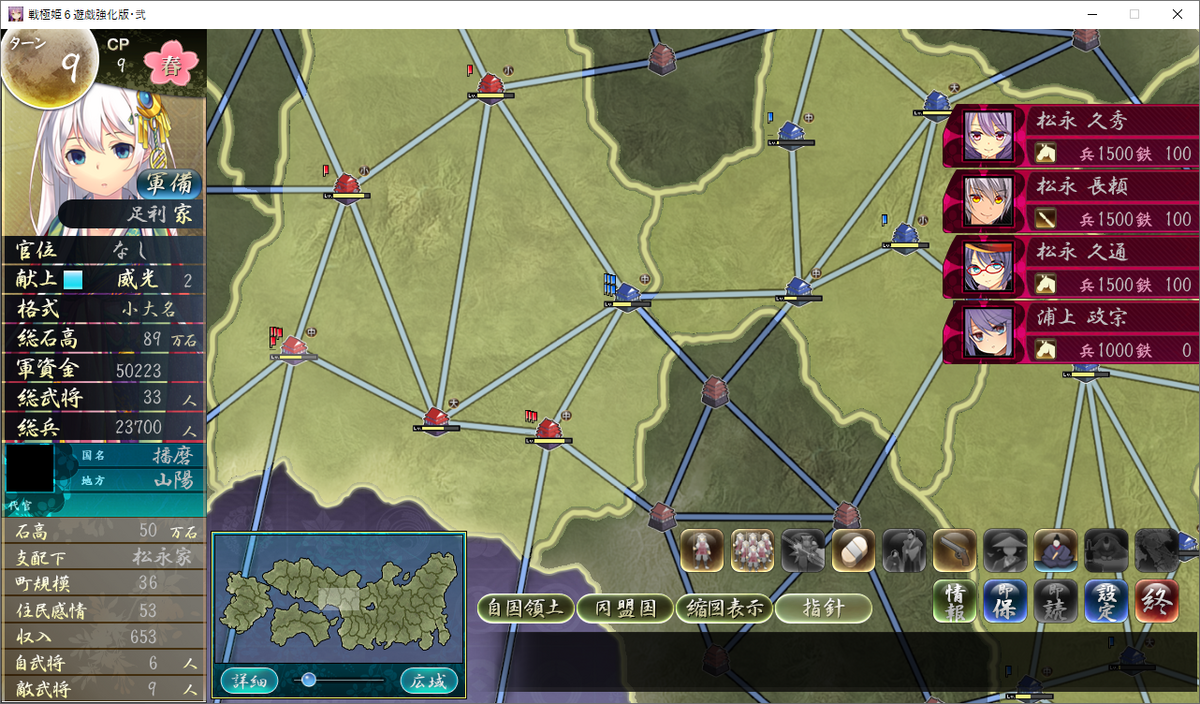This screenshot has width=1200, height=704.
Task: End the turn with the red 終 button
Action: (x=1157, y=601)
